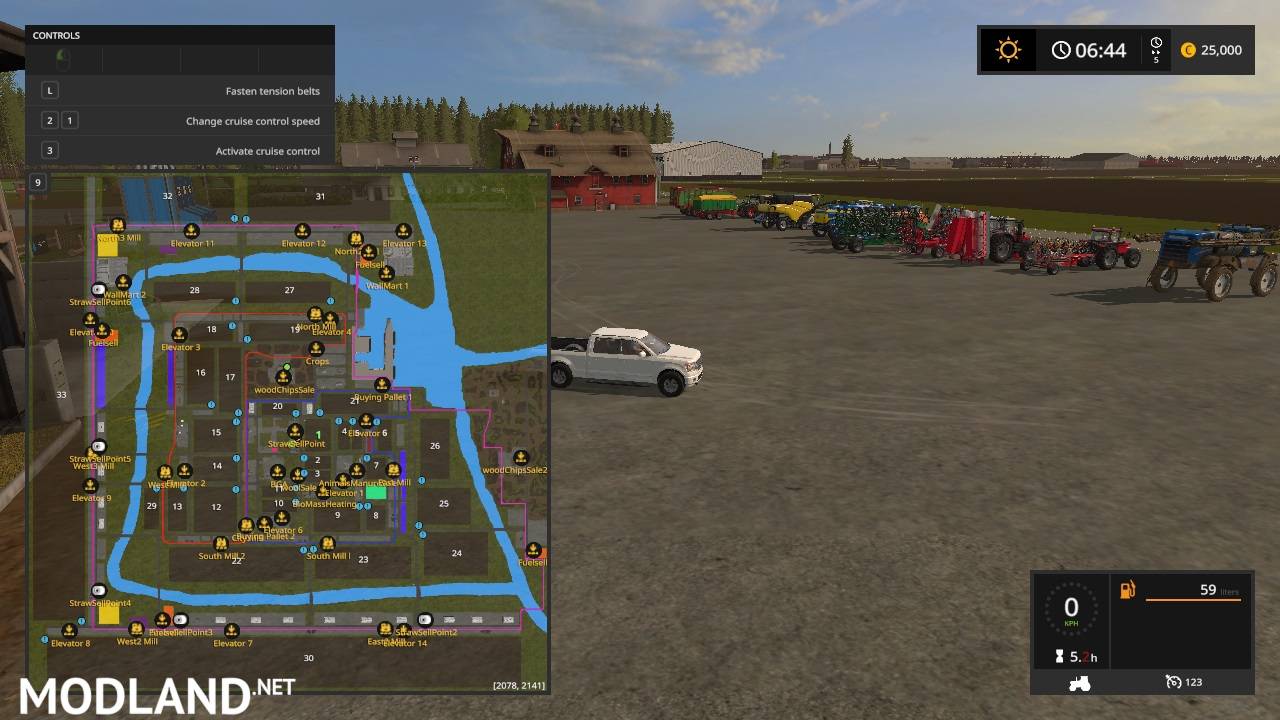Select the Elevator 3 hotspot icon

178,334
